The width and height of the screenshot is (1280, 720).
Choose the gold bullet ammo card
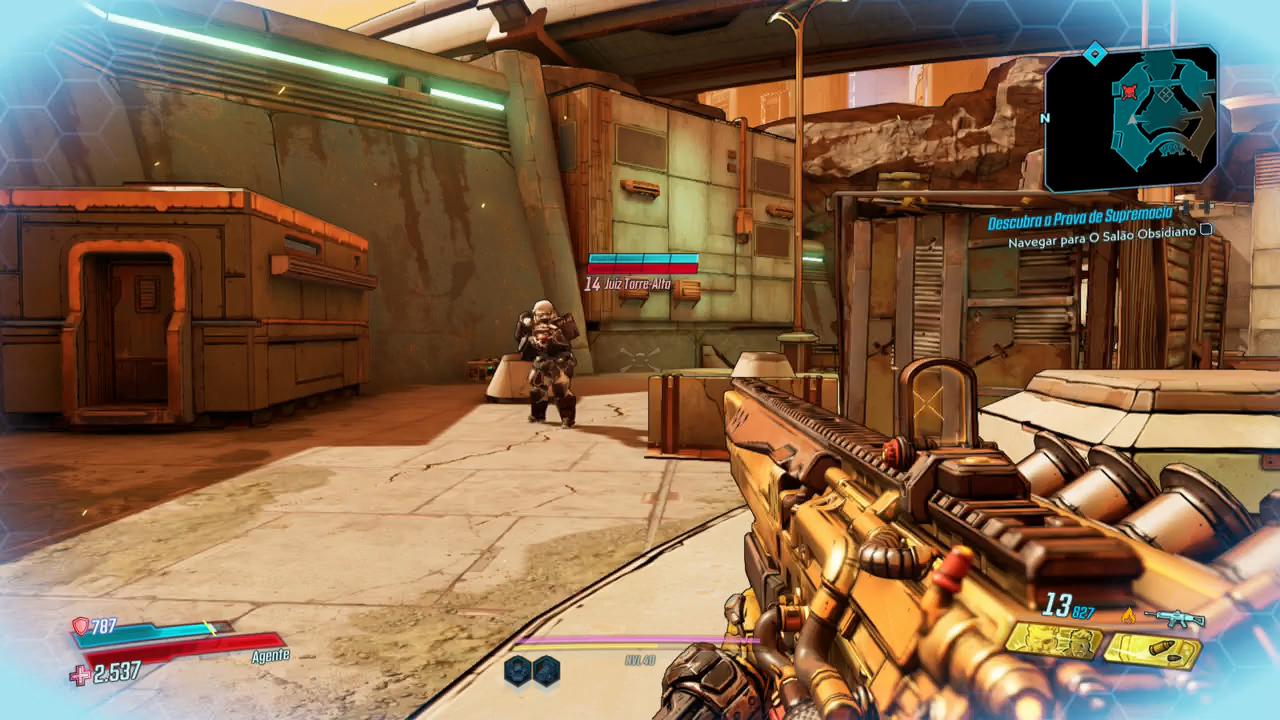[1151, 652]
